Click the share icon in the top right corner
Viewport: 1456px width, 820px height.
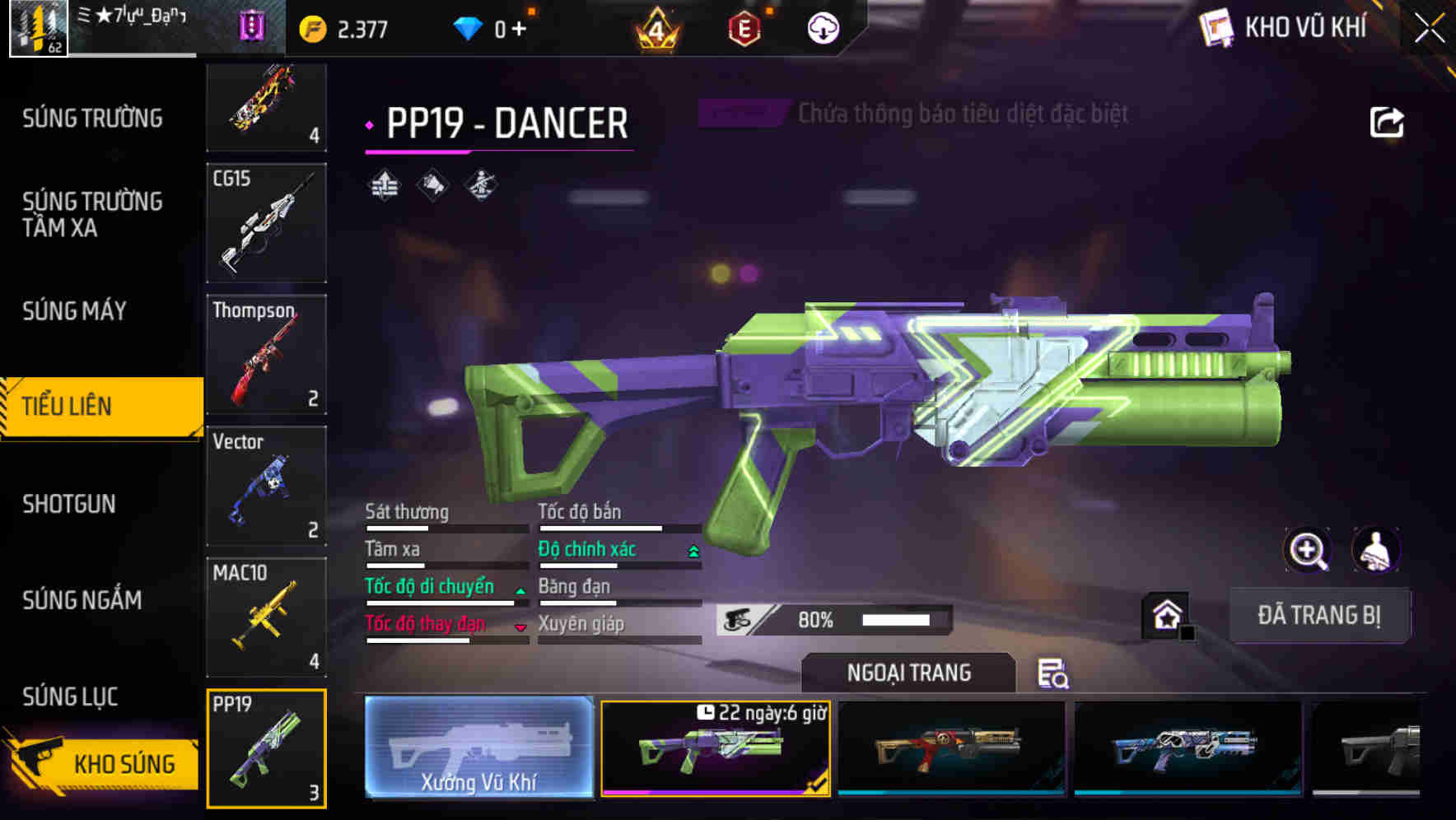(x=1388, y=121)
